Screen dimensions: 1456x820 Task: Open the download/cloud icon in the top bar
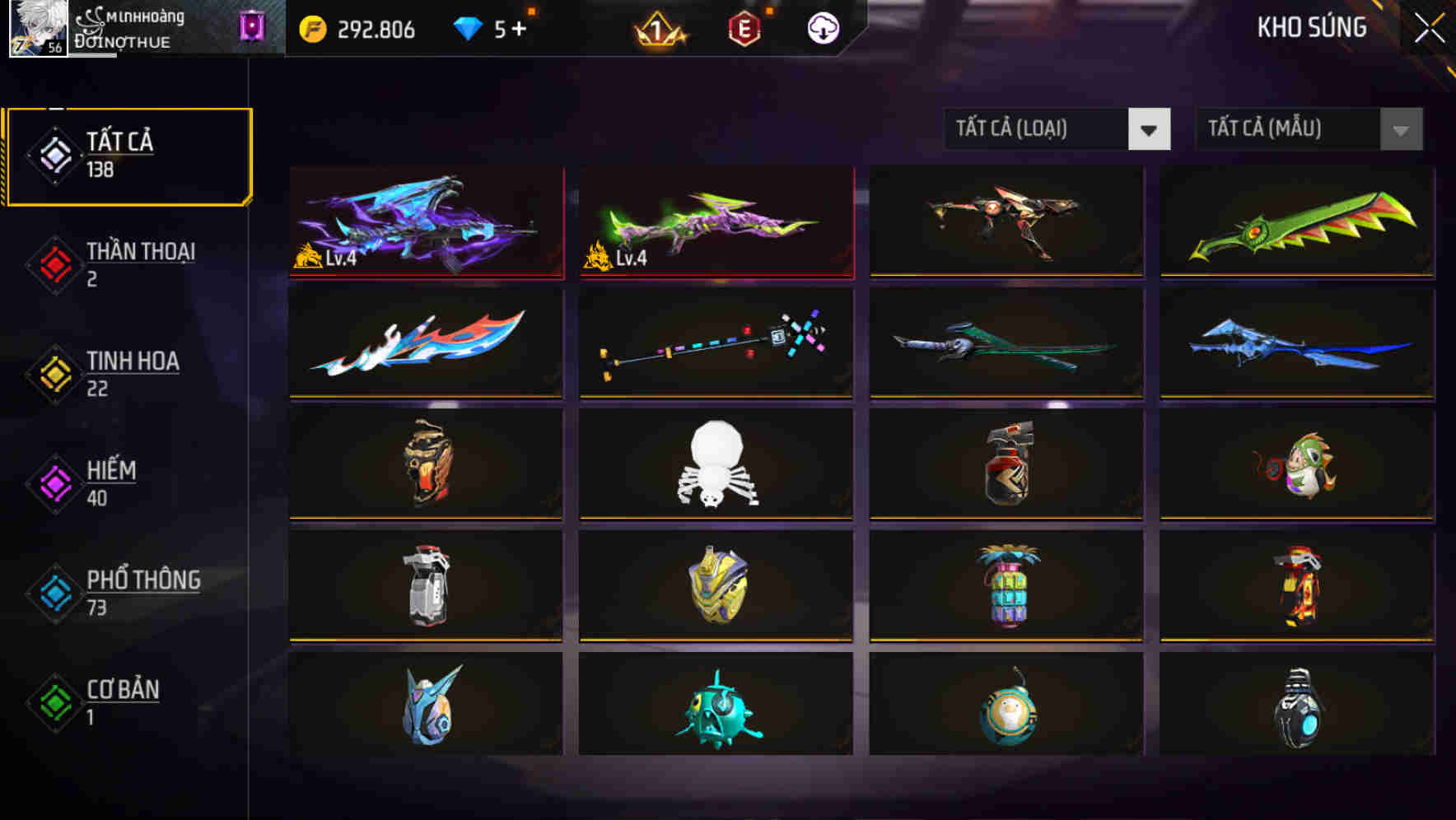(x=822, y=27)
